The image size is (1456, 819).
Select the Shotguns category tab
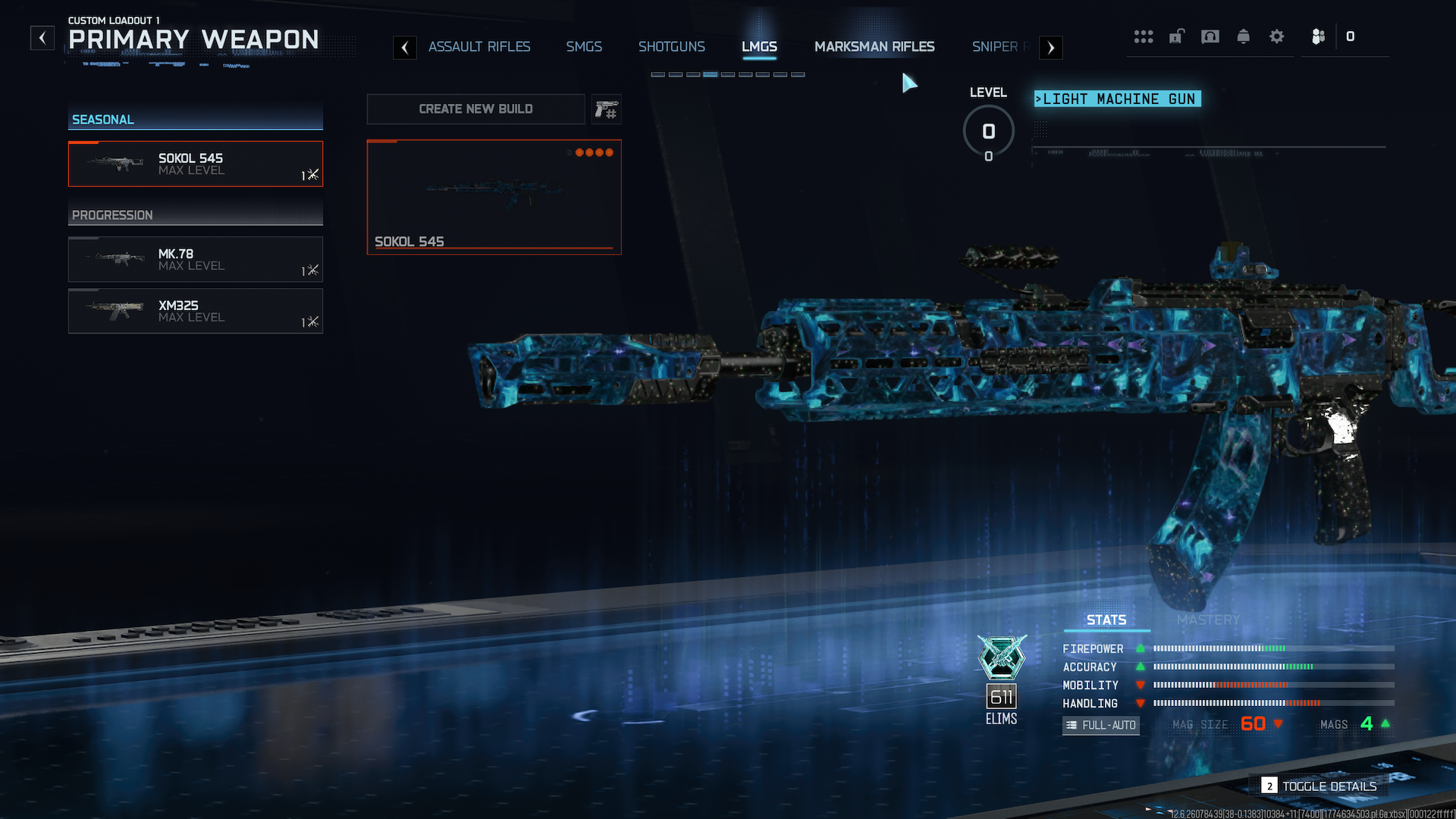coord(671,47)
